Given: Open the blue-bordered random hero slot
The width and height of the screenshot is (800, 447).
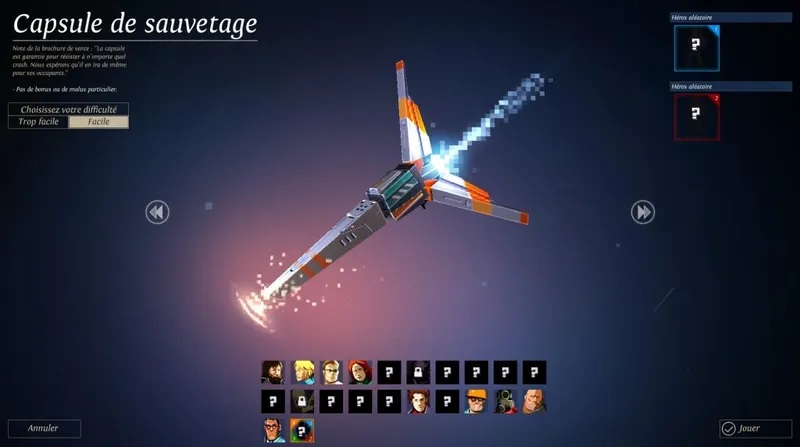Looking at the screenshot, I should (697, 47).
